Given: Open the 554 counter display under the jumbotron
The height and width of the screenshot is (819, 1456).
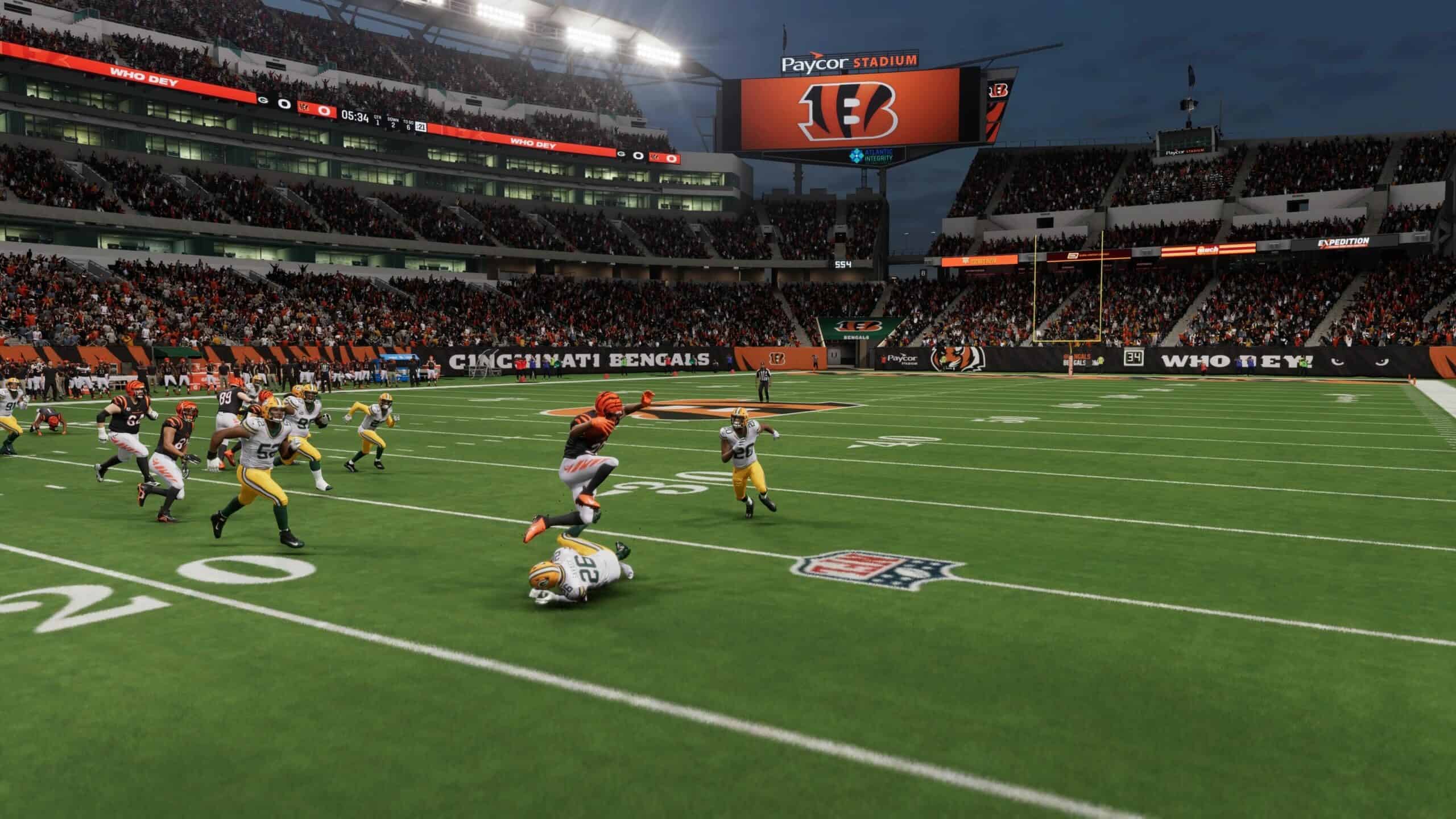Looking at the screenshot, I should pos(842,264).
